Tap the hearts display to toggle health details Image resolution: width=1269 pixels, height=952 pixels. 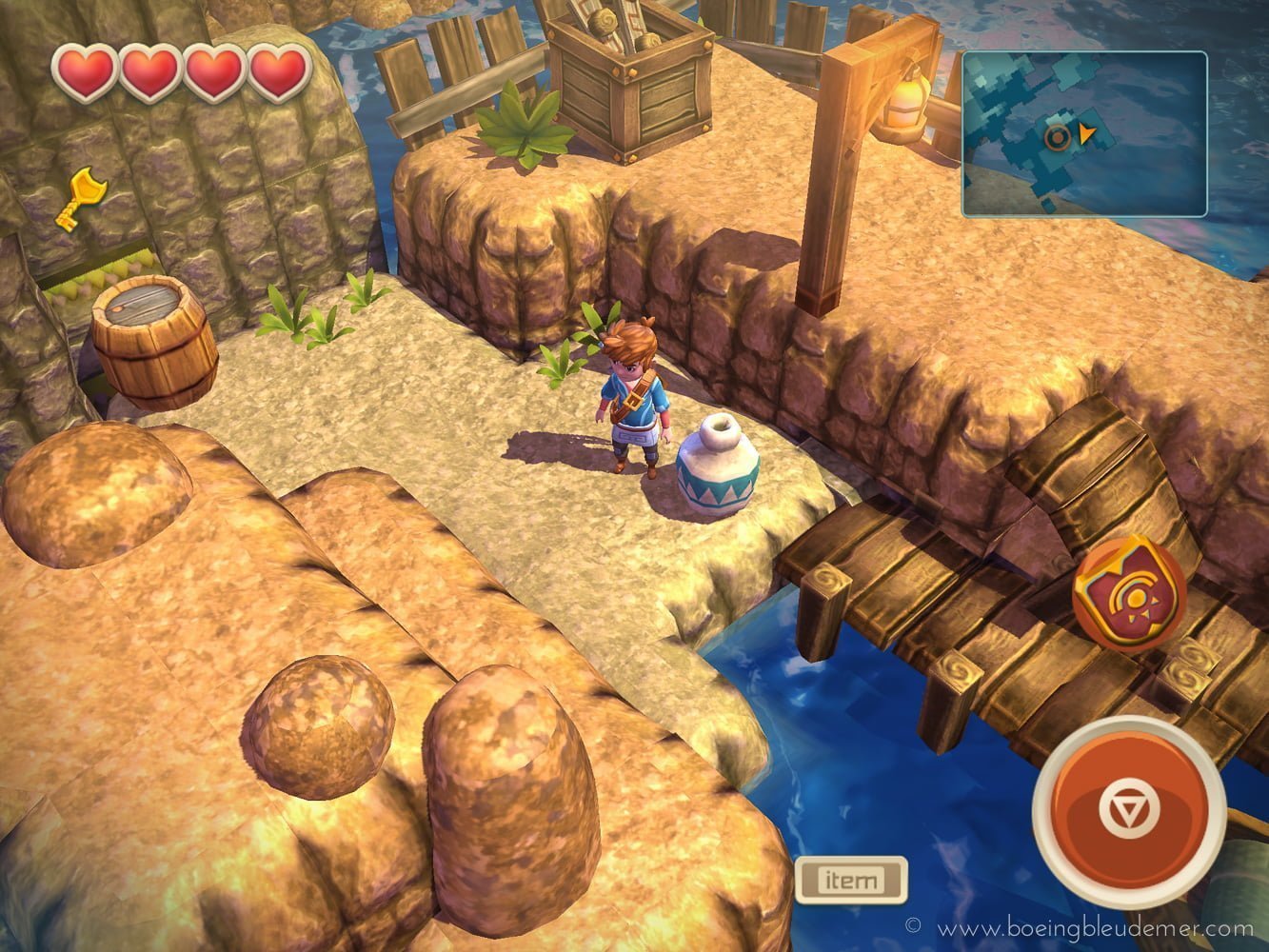181,71
